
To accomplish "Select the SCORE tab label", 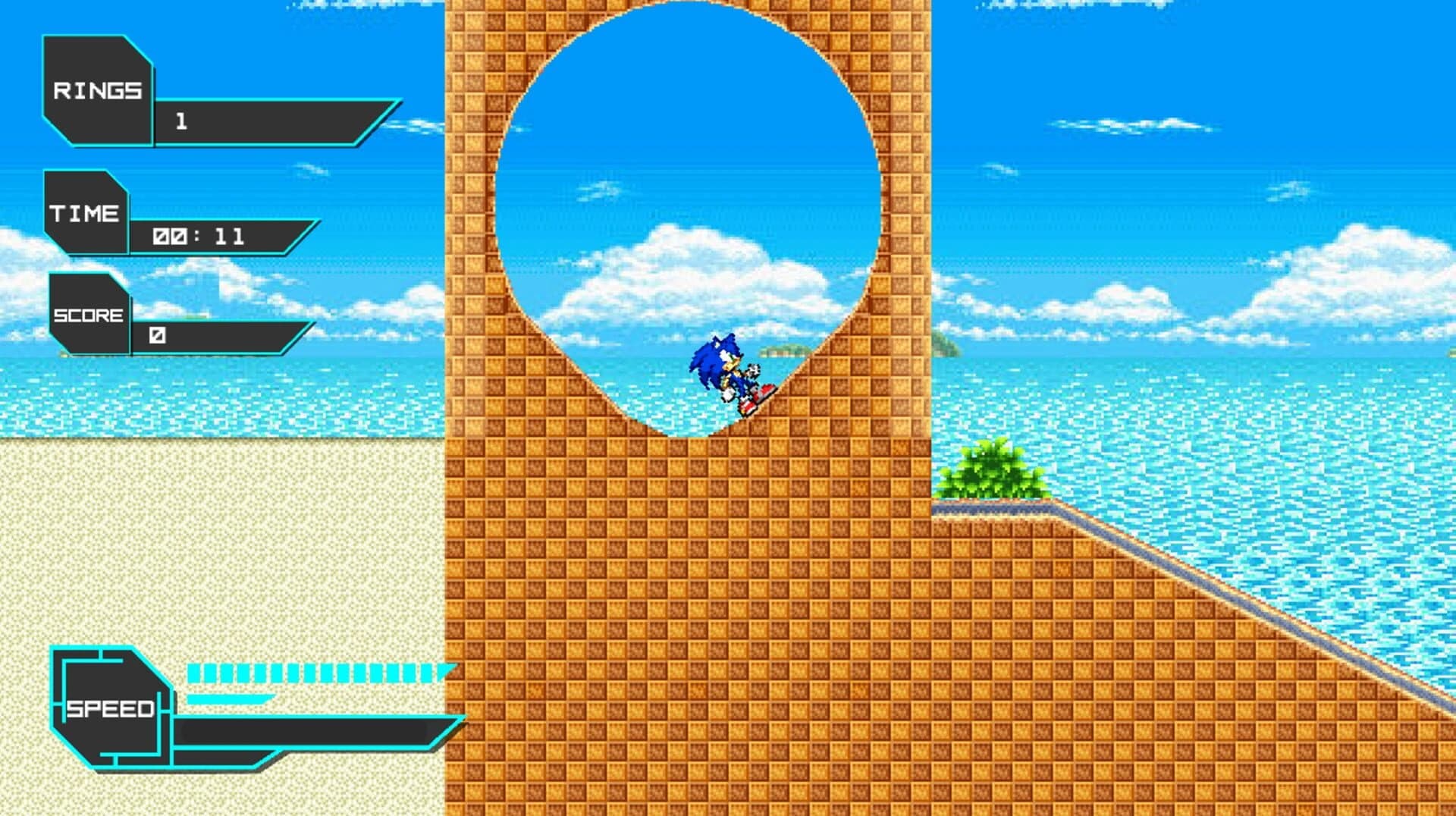I will point(89,313).
